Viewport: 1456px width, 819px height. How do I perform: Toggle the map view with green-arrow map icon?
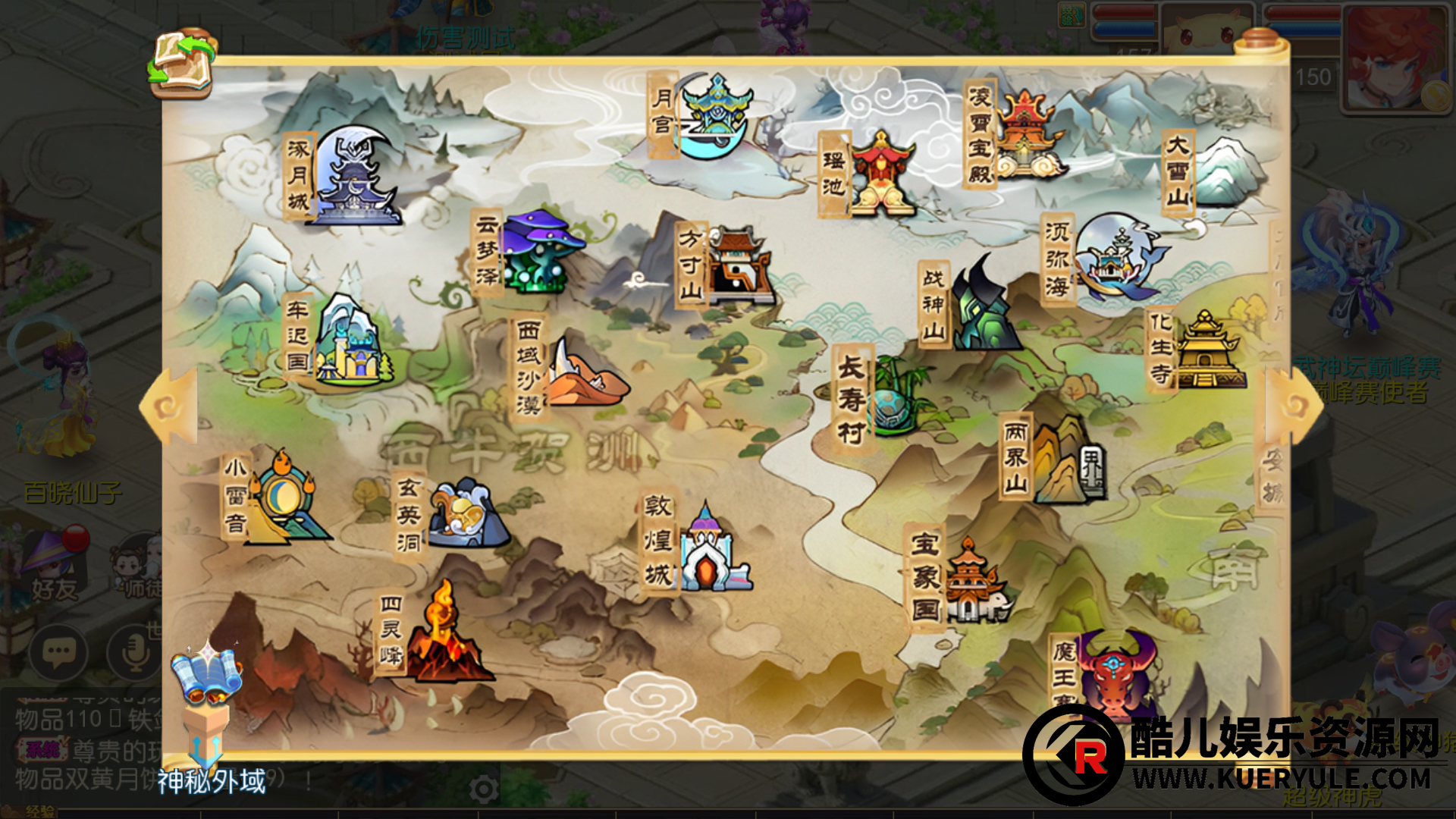[x=182, y=64]
